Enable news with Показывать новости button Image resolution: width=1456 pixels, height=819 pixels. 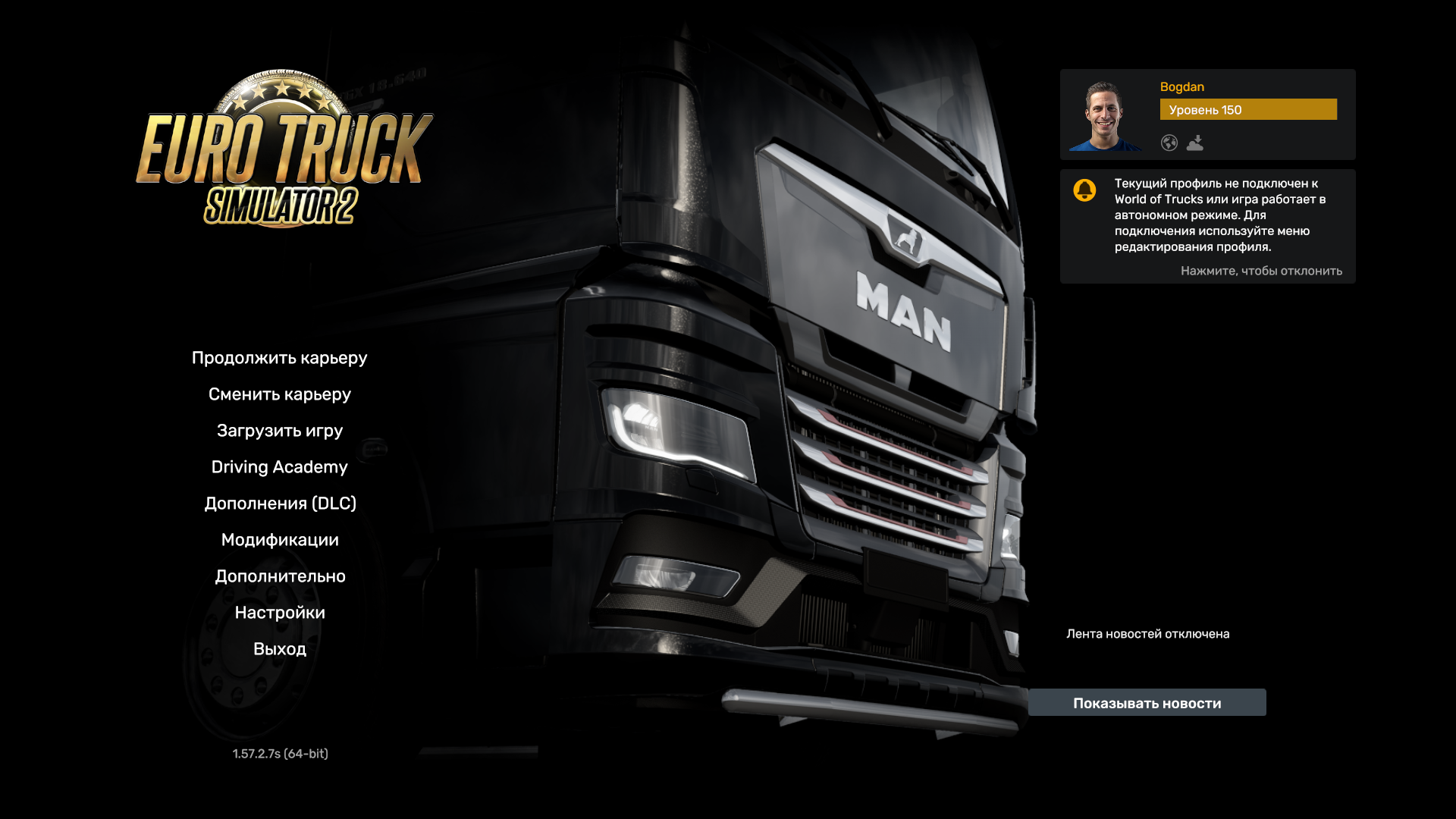coord(1147,702)
